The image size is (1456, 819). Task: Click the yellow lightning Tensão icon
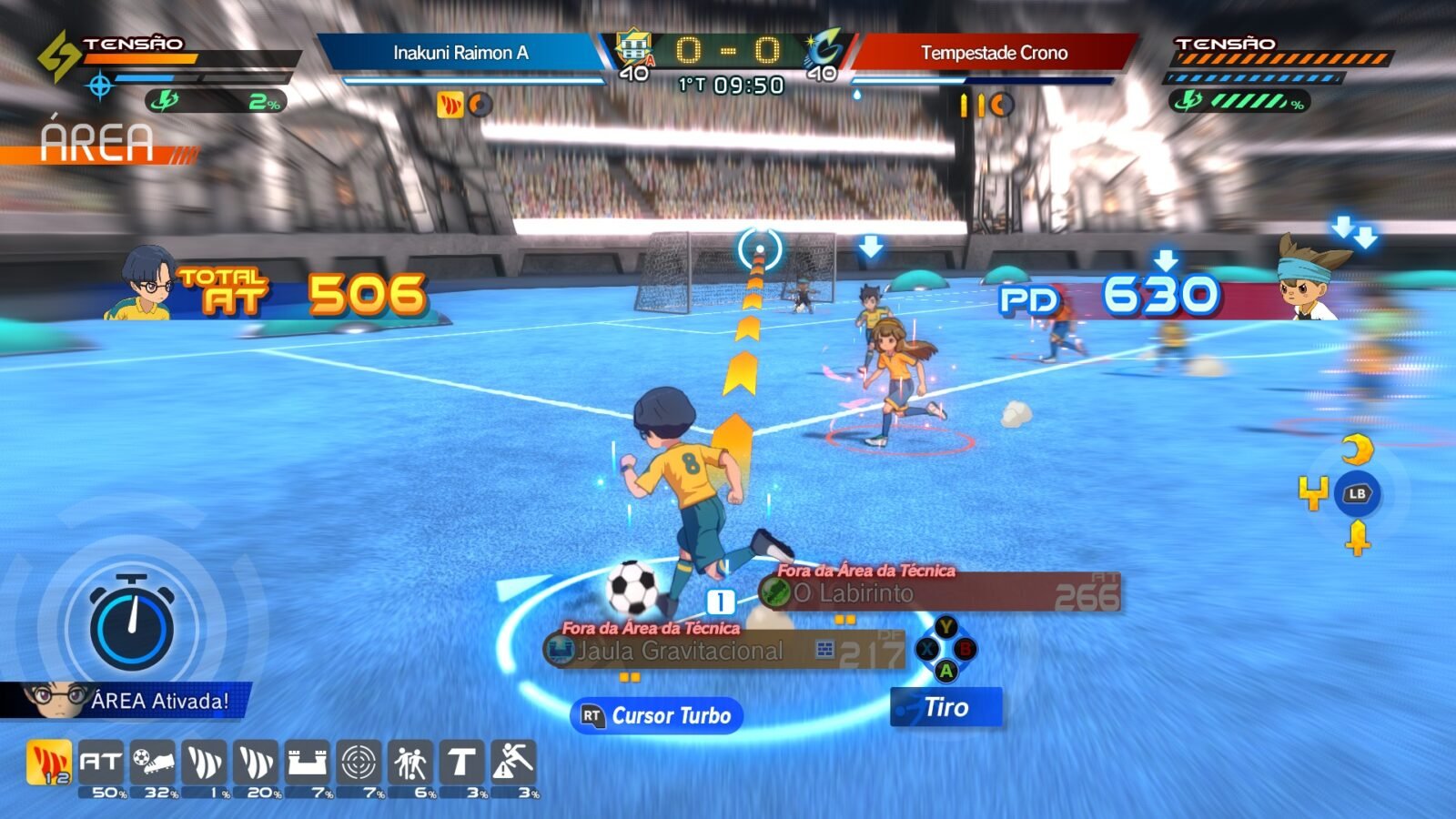pyautogui.click(x=57, y=56)
